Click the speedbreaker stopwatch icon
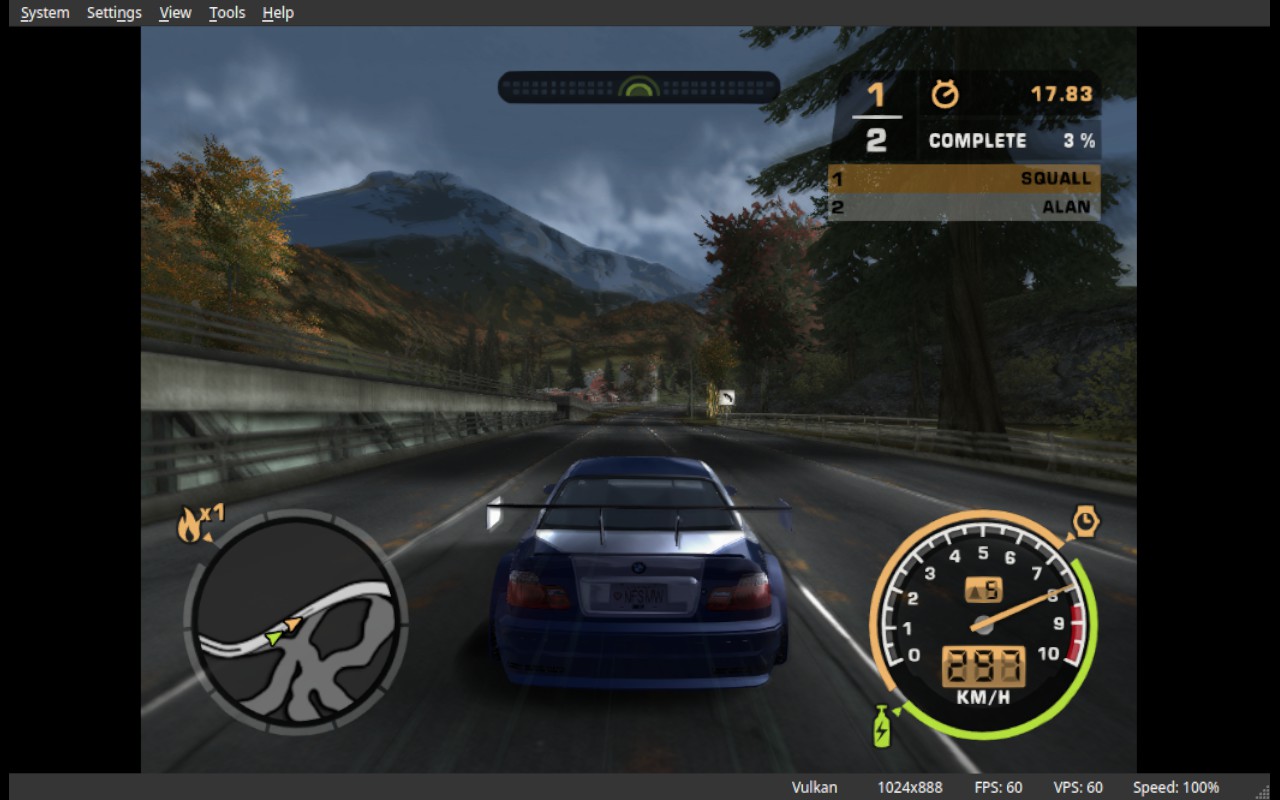Image resolution: width=1280 pixels, height=800 pixels. click(1085, 521)
